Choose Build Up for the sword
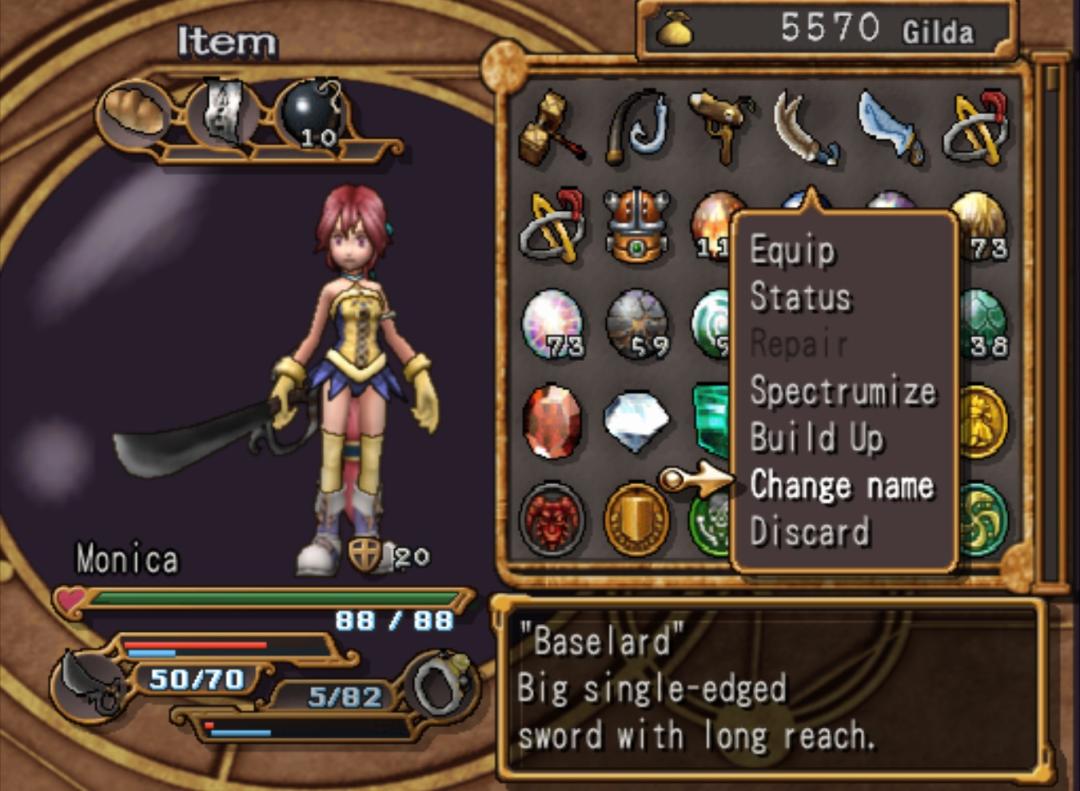The width and height of the screenshot is (1080, 791). click(x=816, y=438)
